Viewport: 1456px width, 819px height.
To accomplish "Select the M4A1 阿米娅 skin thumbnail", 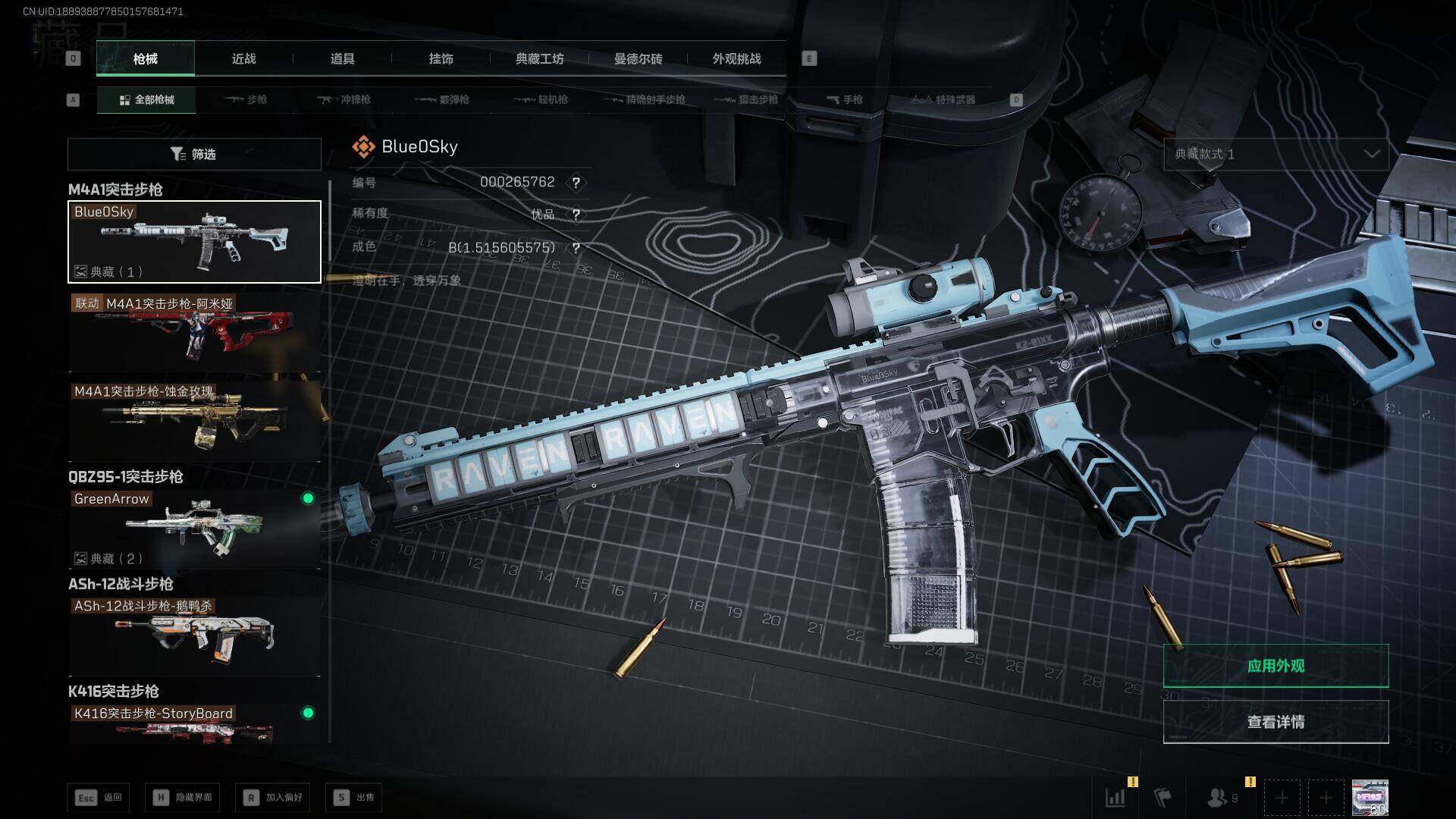I will coord(194,332).
